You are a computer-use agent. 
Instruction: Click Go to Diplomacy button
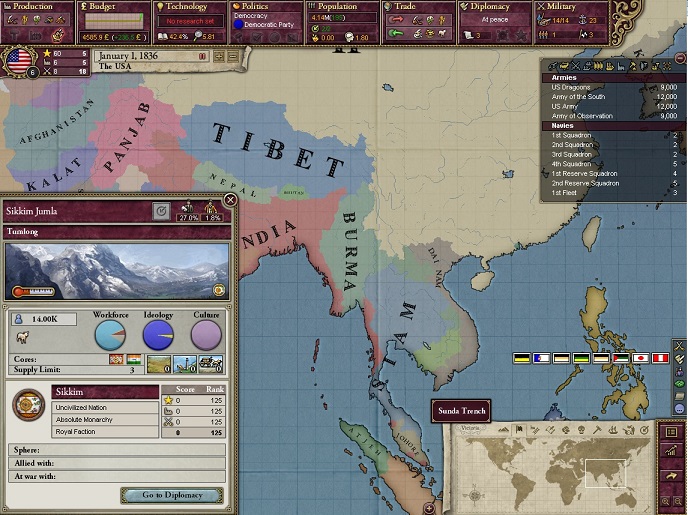(x=172, y=495)
